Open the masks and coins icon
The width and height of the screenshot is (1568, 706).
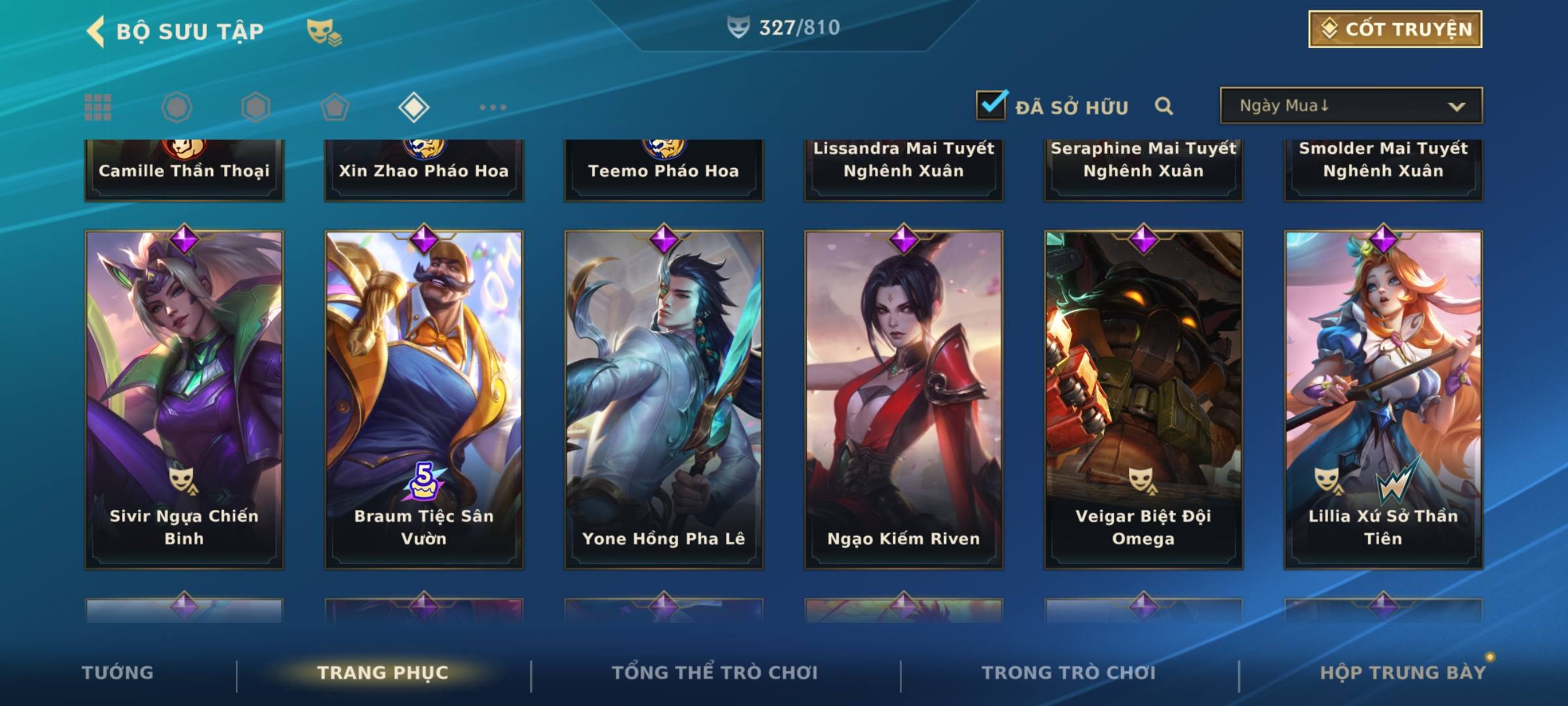point(323,31)
